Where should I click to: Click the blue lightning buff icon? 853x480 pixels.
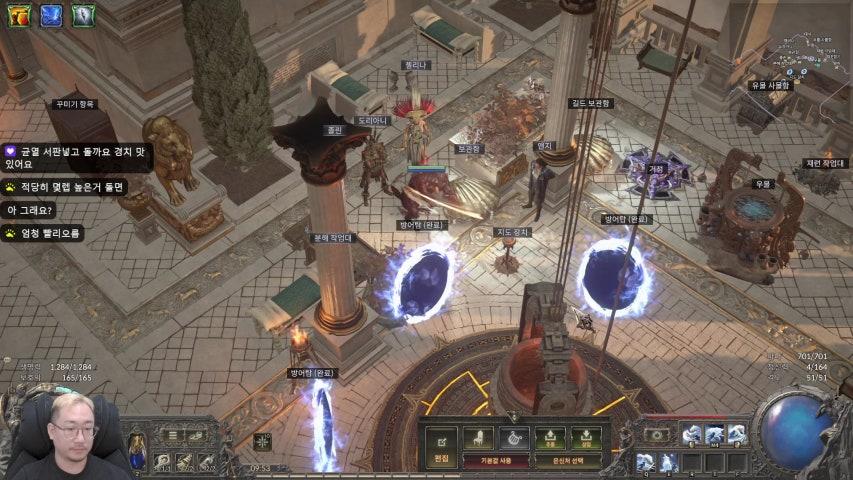tap(51, 15)
